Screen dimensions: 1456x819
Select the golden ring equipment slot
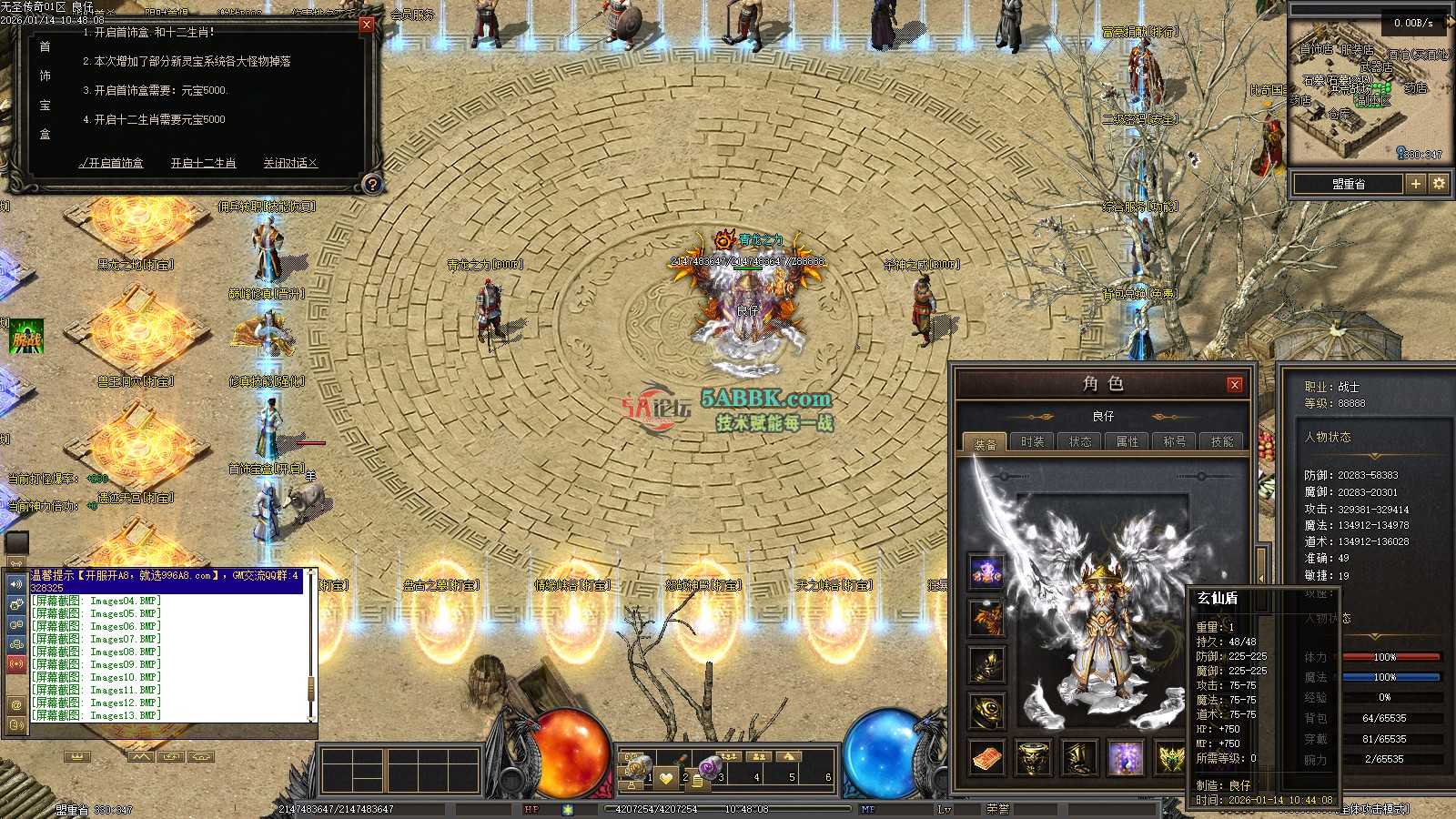point(986,711)
